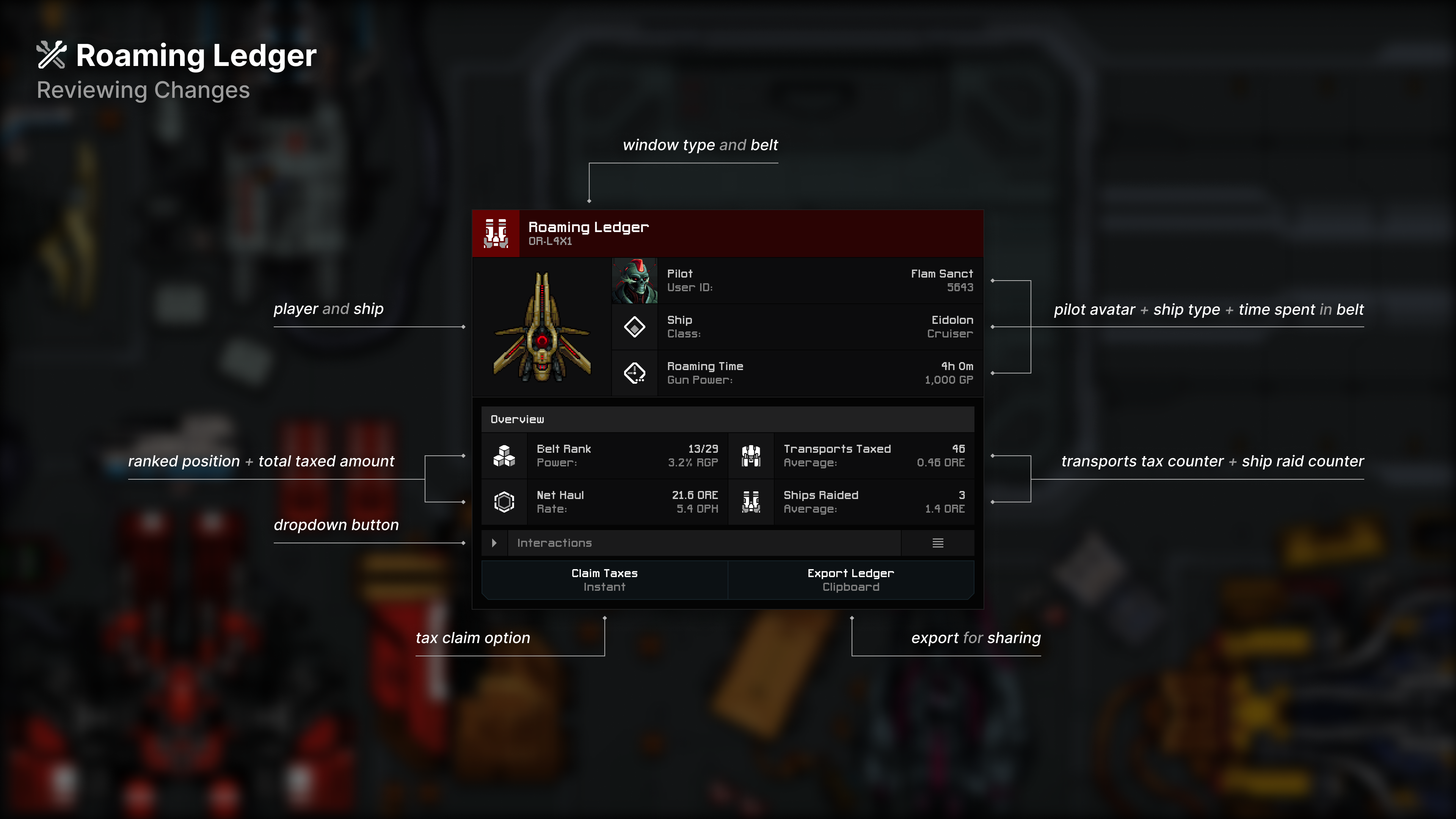Image resolution: width=1456 pixels, height=819 pixels.
Task: View the Transports Taxed row
Action: 851,455
